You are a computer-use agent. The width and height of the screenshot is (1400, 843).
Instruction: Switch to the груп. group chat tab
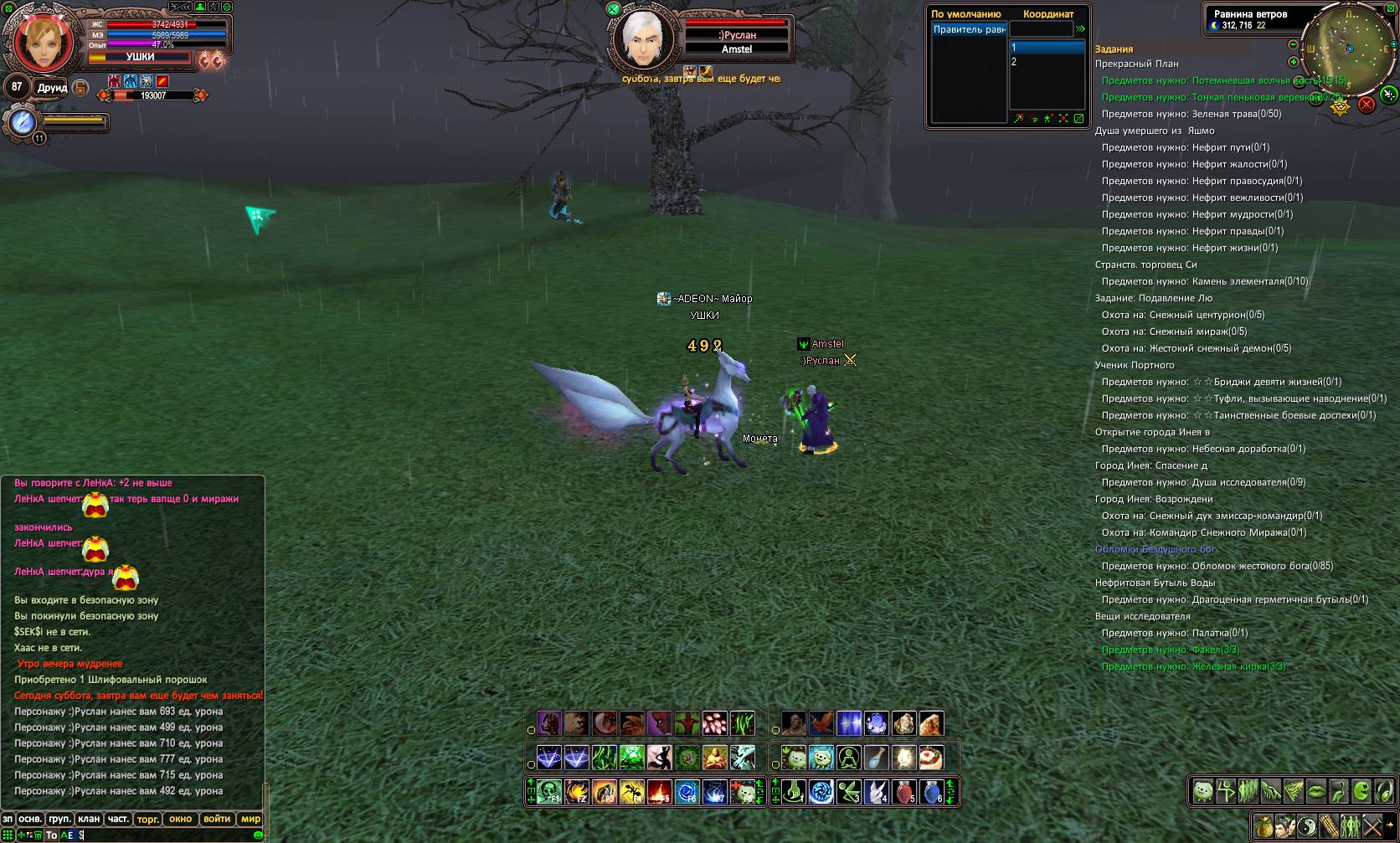pyautogui.click(x=59, y=819)
